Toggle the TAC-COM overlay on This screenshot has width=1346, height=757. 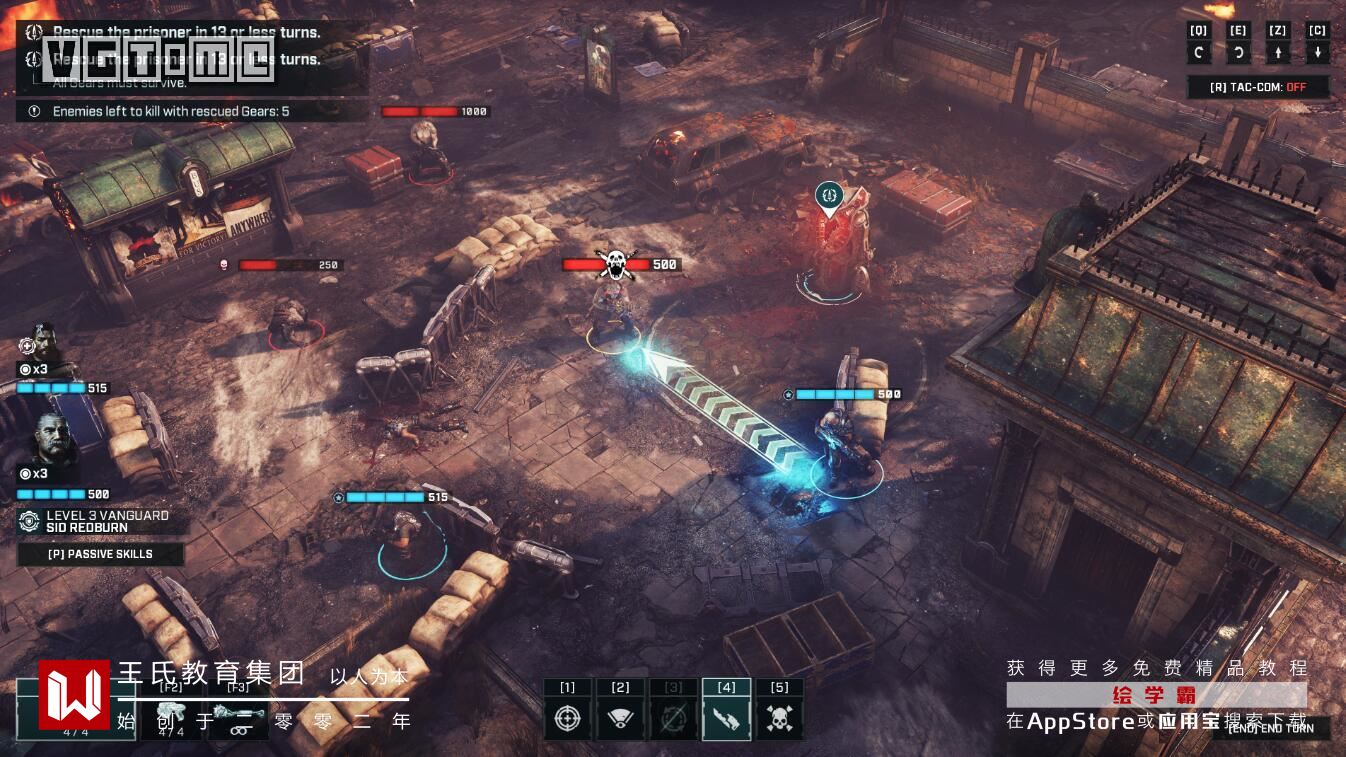pyautogui.click(x=1258, y=87)
